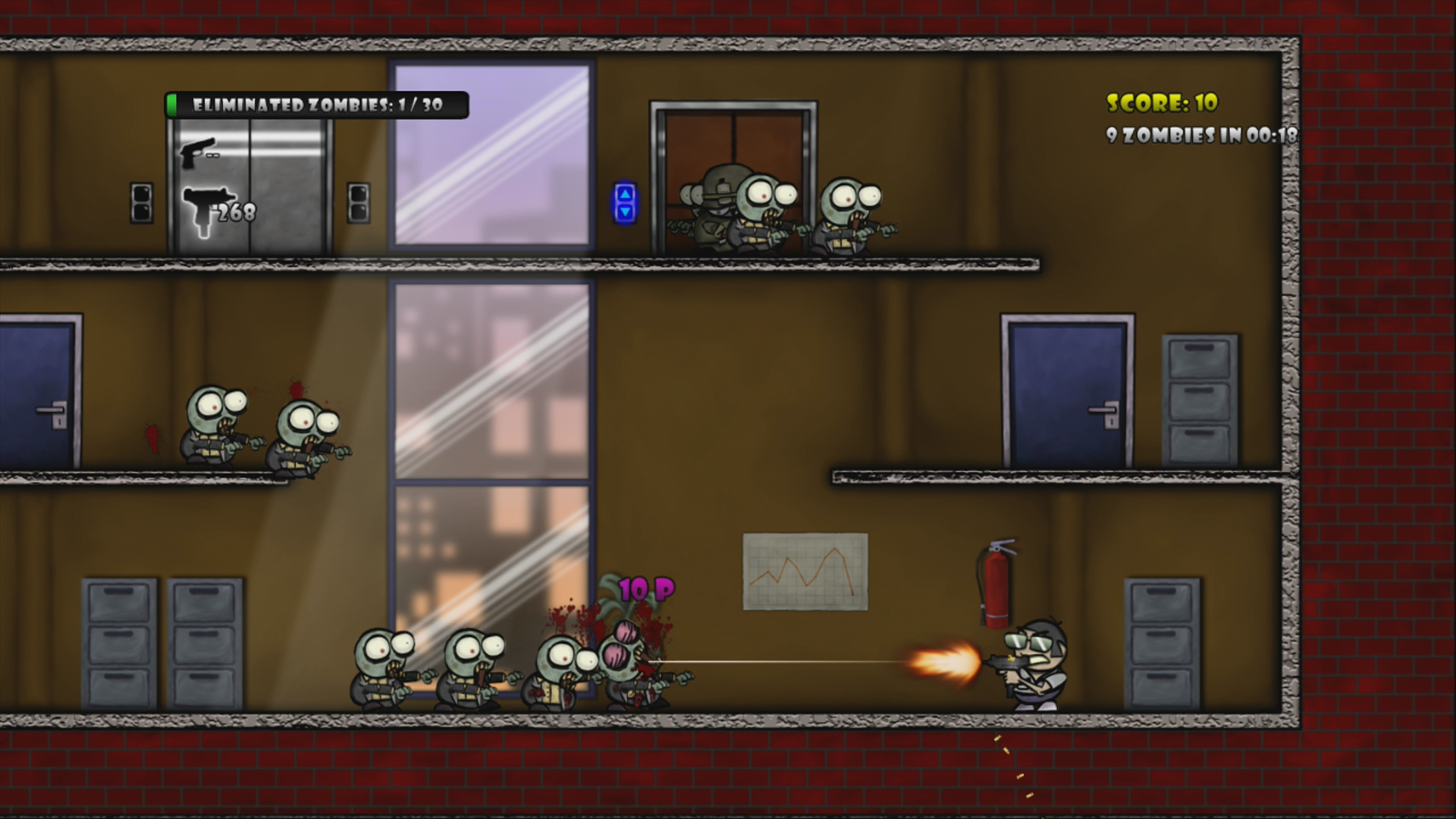
Task: Select the Eliminated Zombies counter banner
Action: tap(318, 104)
